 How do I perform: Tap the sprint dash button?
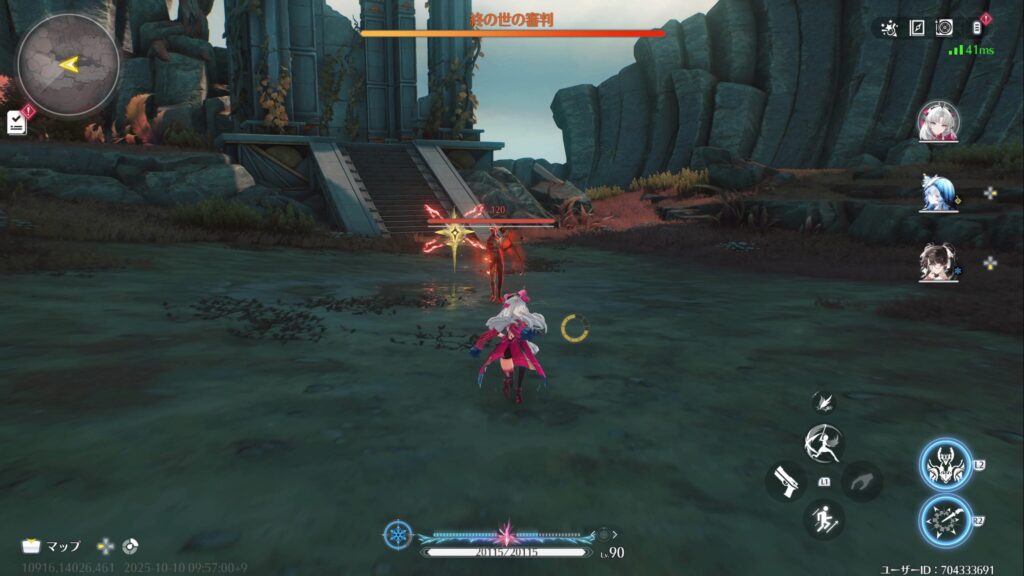click(x=824, y=519)
